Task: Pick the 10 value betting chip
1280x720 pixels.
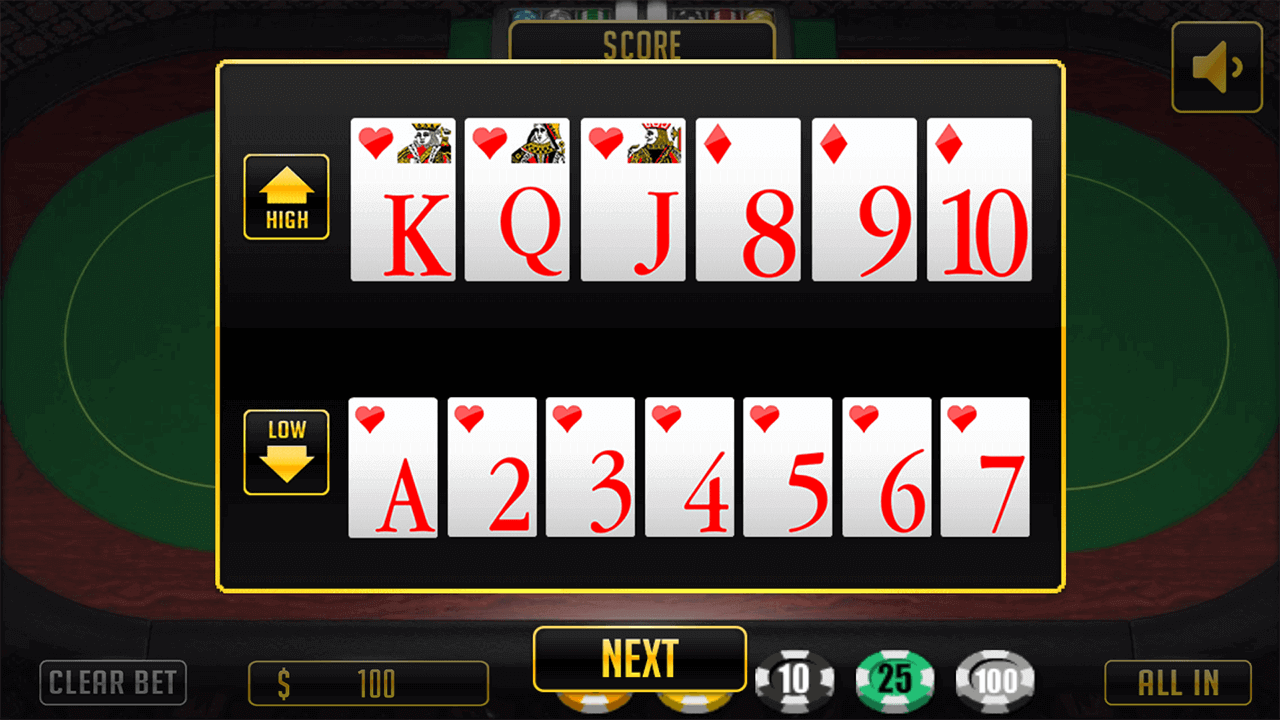Action: [793, 680]
